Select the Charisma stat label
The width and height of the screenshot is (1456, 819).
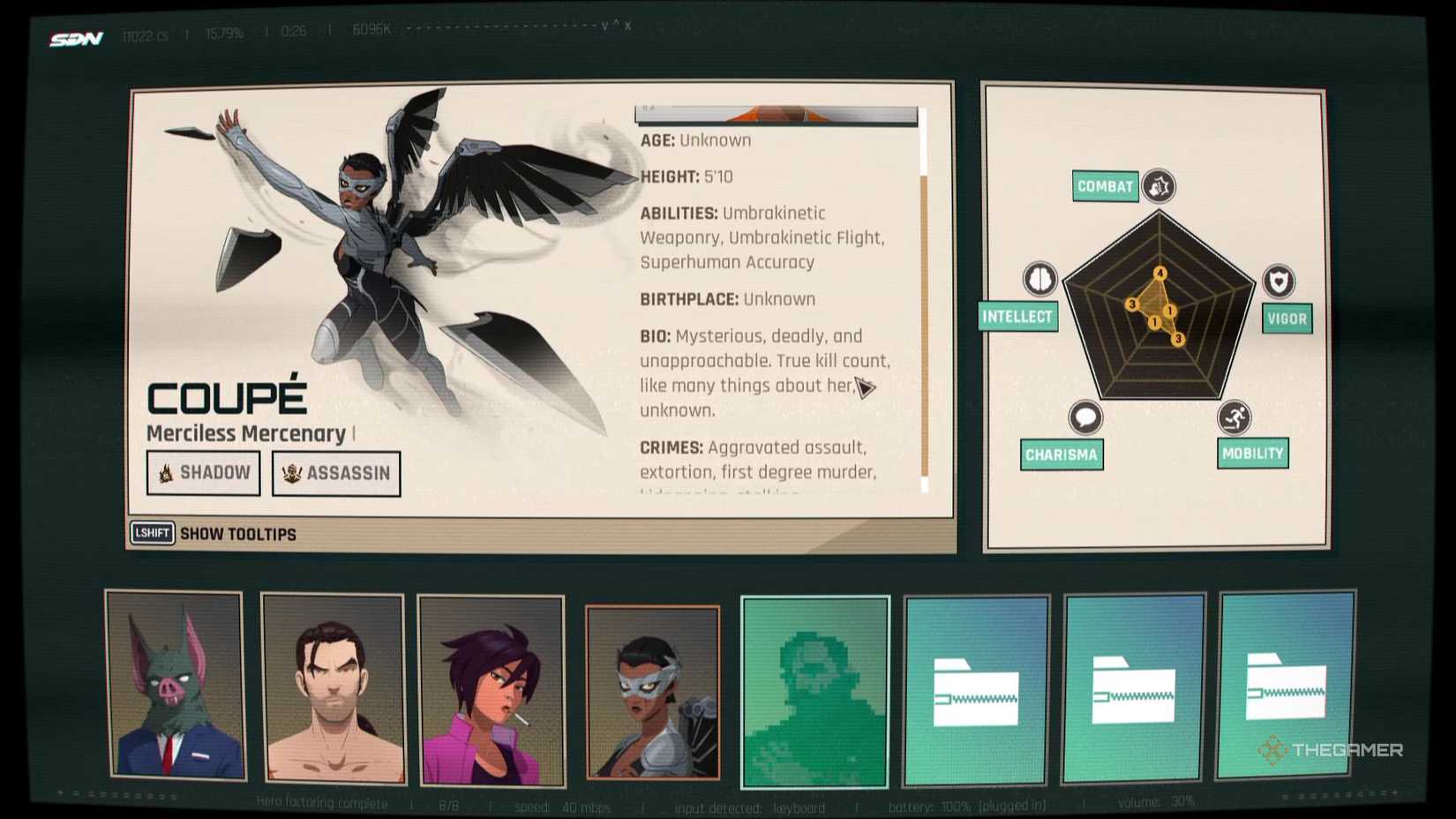[1062, 455]
